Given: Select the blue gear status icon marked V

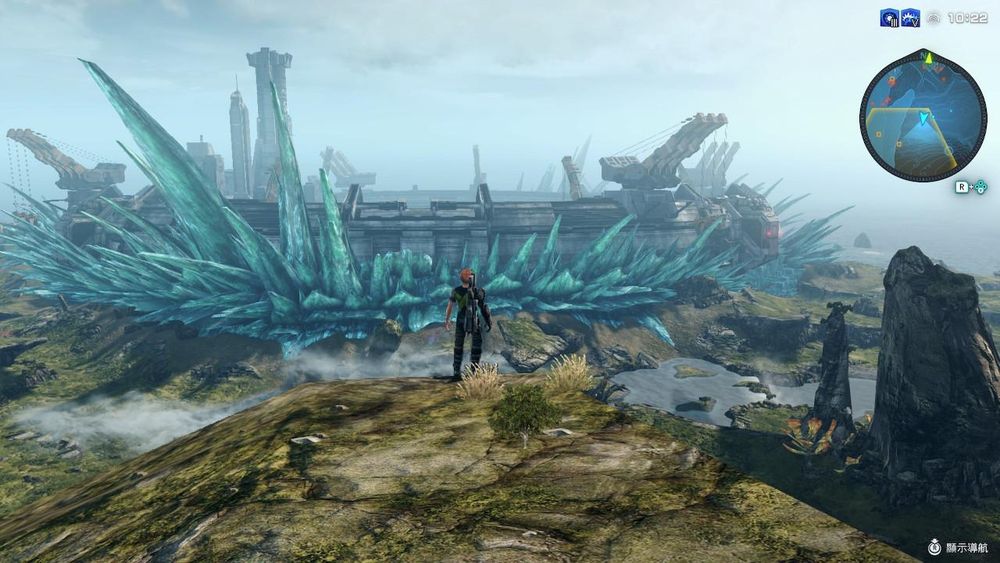Looking at the screenshot, I should click(x=910, y=18).
